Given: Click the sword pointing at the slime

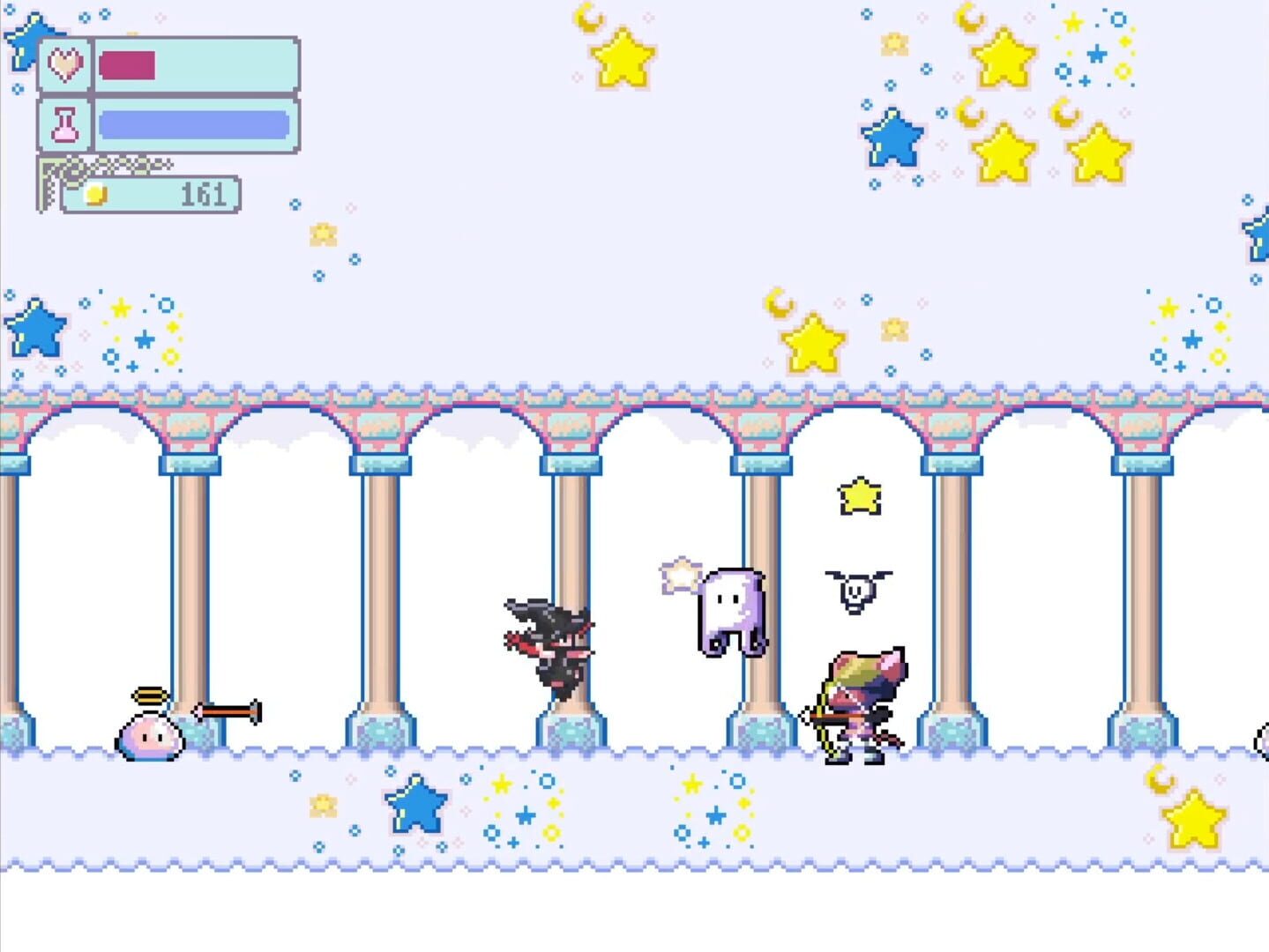Looking at the screenshot, I should click(225, 710).
